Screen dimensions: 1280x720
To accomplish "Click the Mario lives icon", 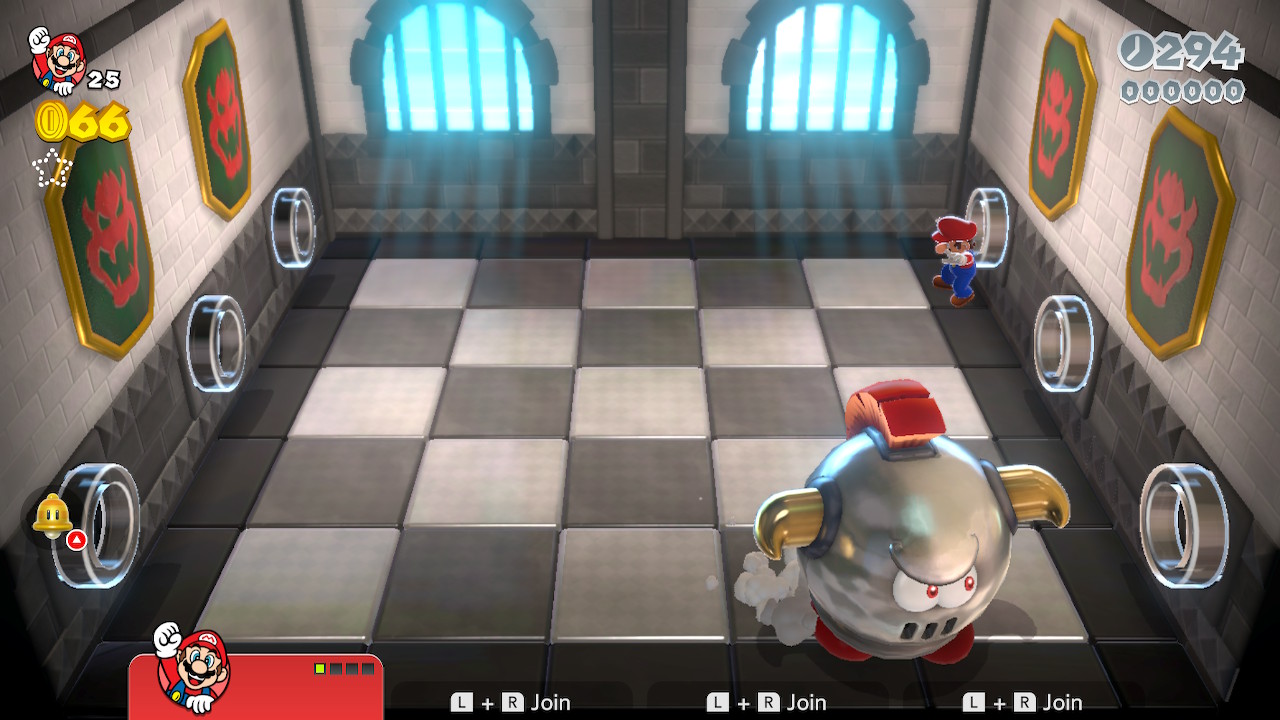I will coord(57,58).
